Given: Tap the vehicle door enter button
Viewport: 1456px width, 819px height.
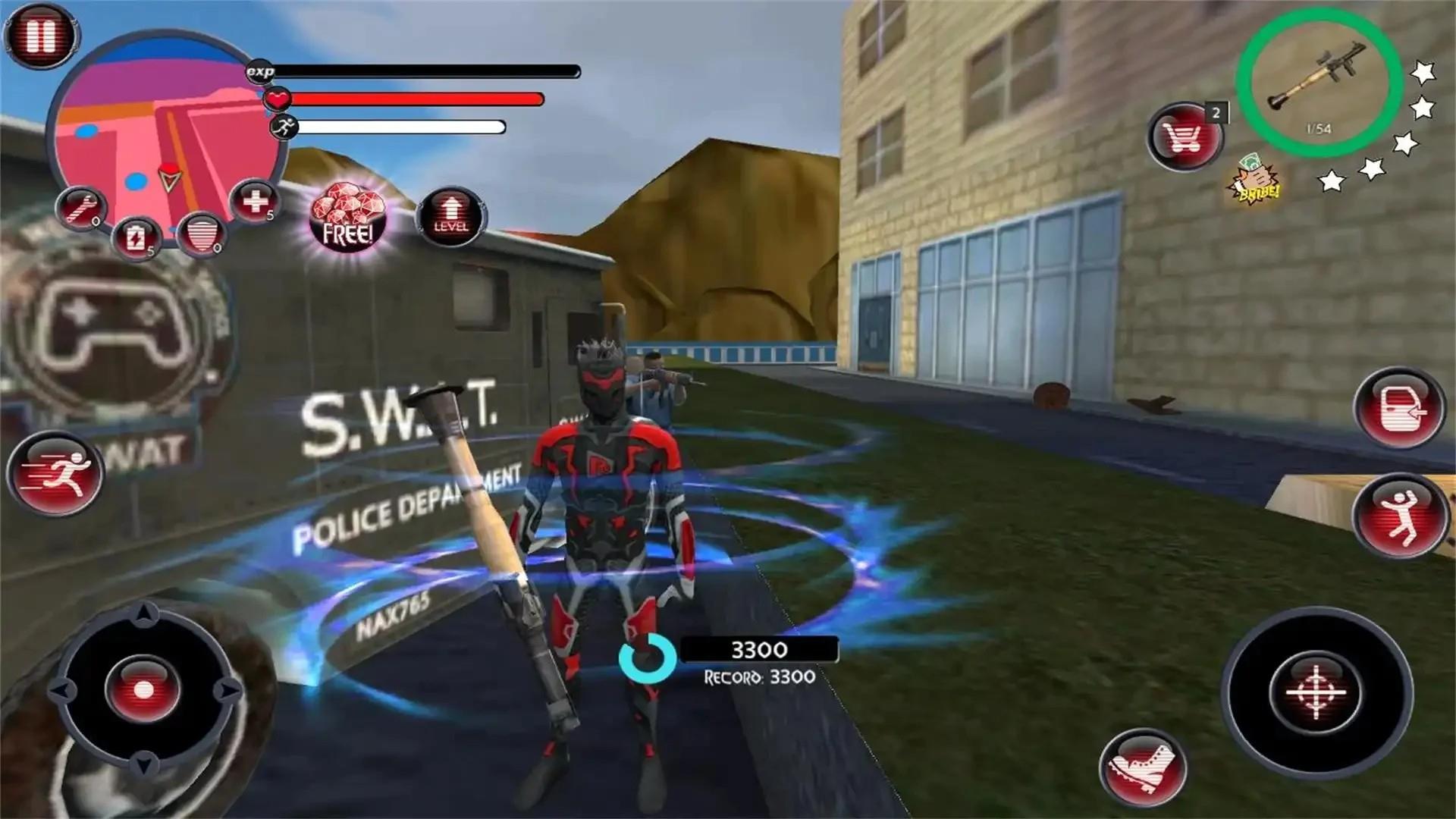Looking at the screenshot, I should tap(1399, 409).
